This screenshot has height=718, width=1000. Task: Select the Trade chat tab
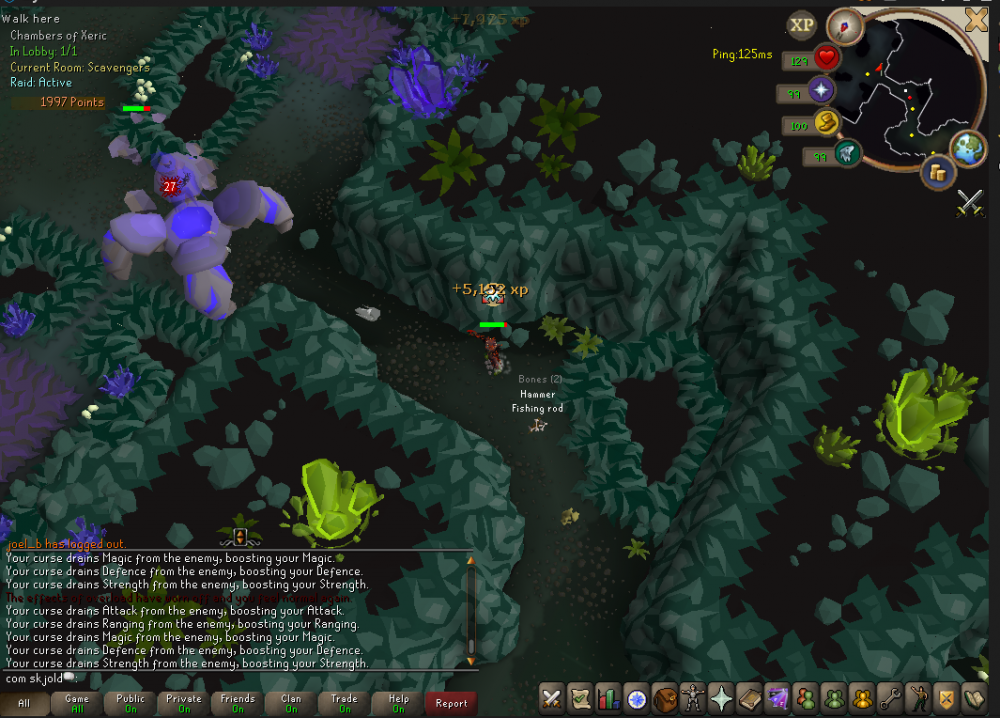[344, 703]
